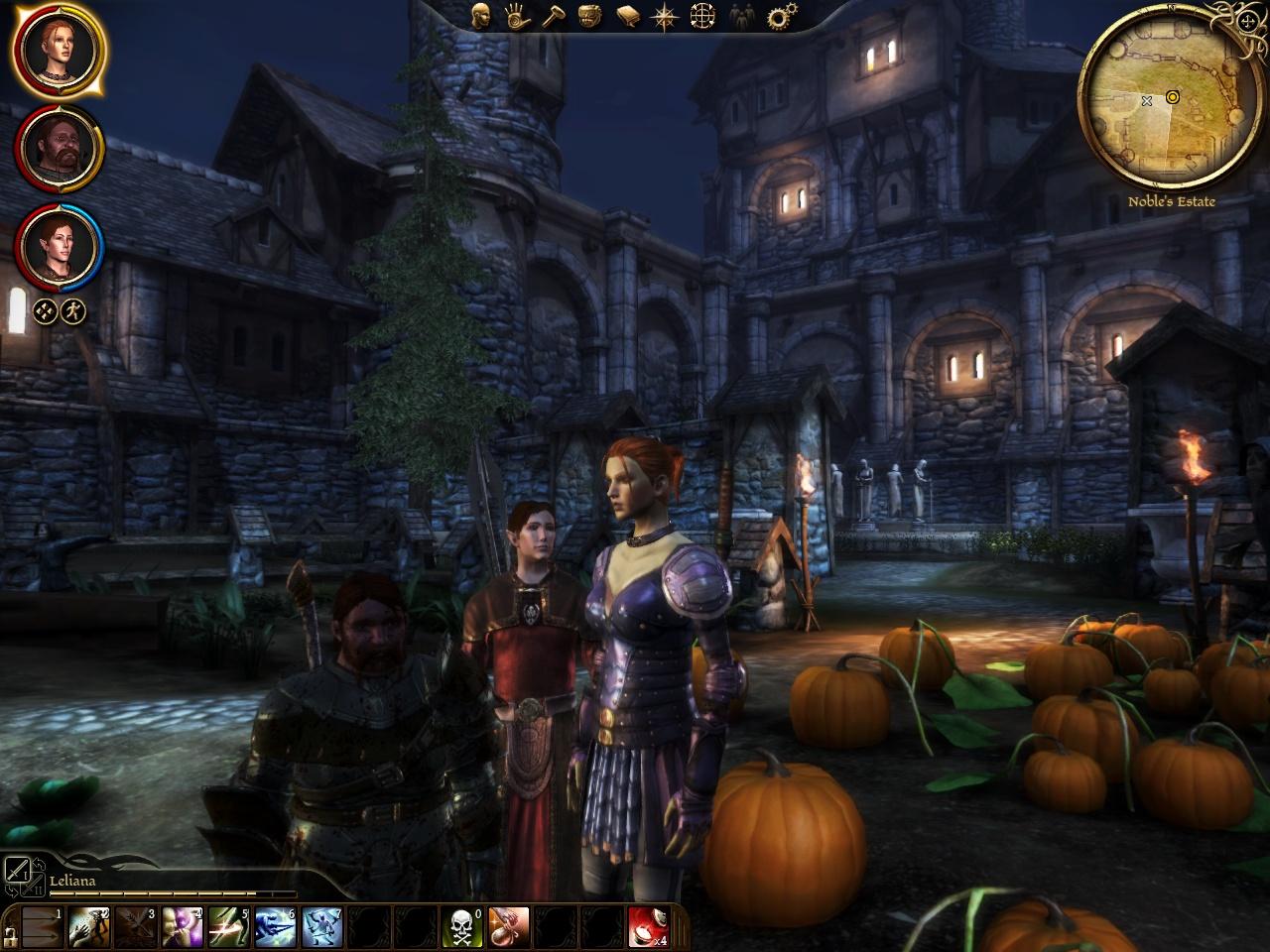
Task: Open the character record head icon
Action: (481, 16)
